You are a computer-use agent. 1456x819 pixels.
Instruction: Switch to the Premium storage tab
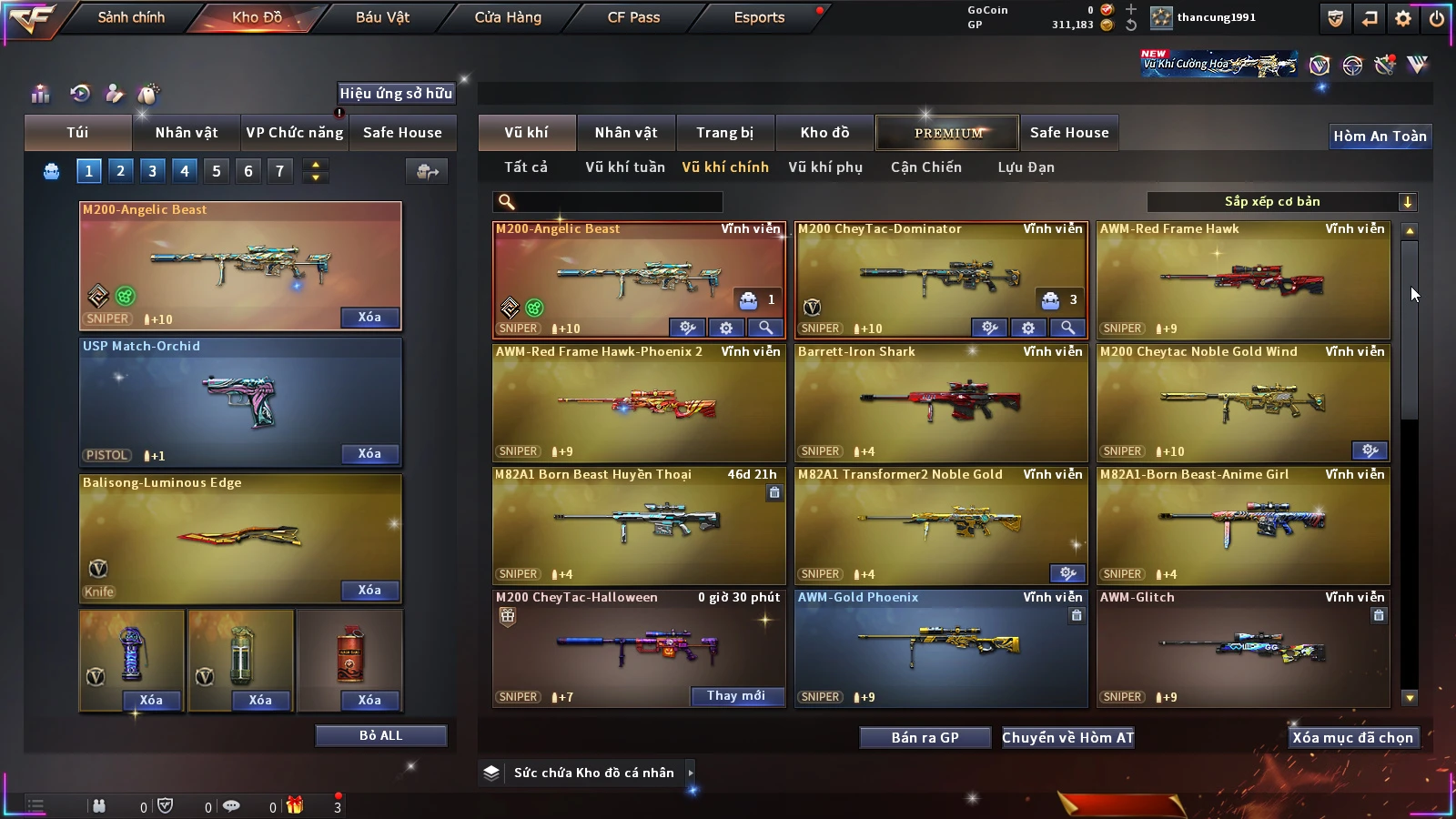[x=947, y=133]
